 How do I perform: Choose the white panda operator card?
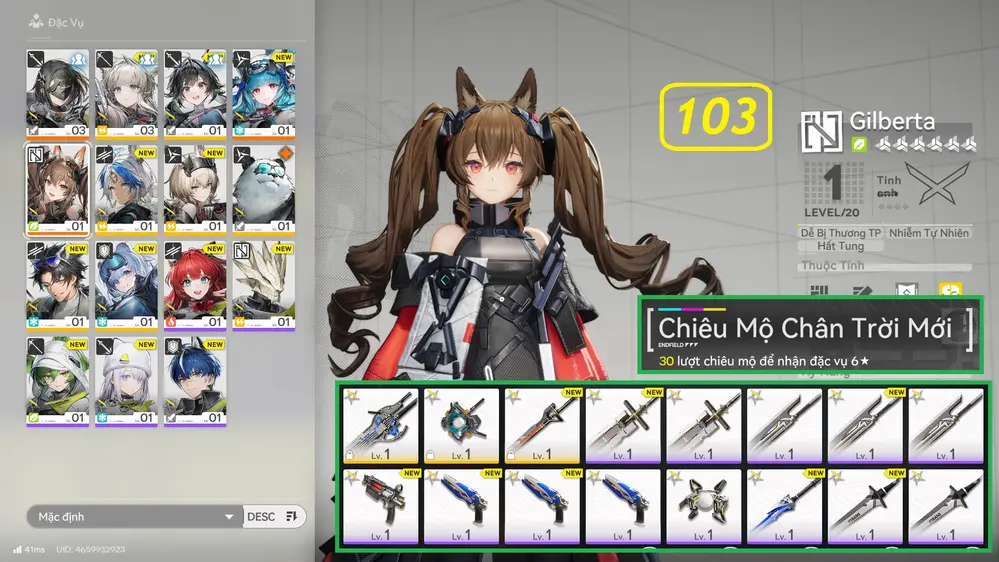264,187
